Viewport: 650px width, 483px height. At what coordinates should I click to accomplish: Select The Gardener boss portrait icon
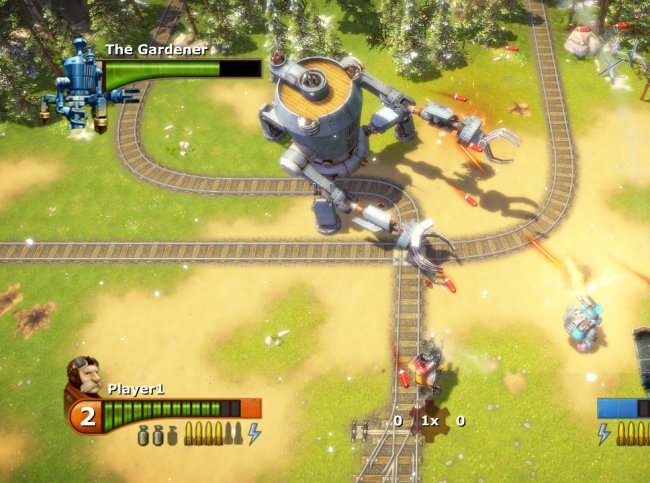click(78, 80)
